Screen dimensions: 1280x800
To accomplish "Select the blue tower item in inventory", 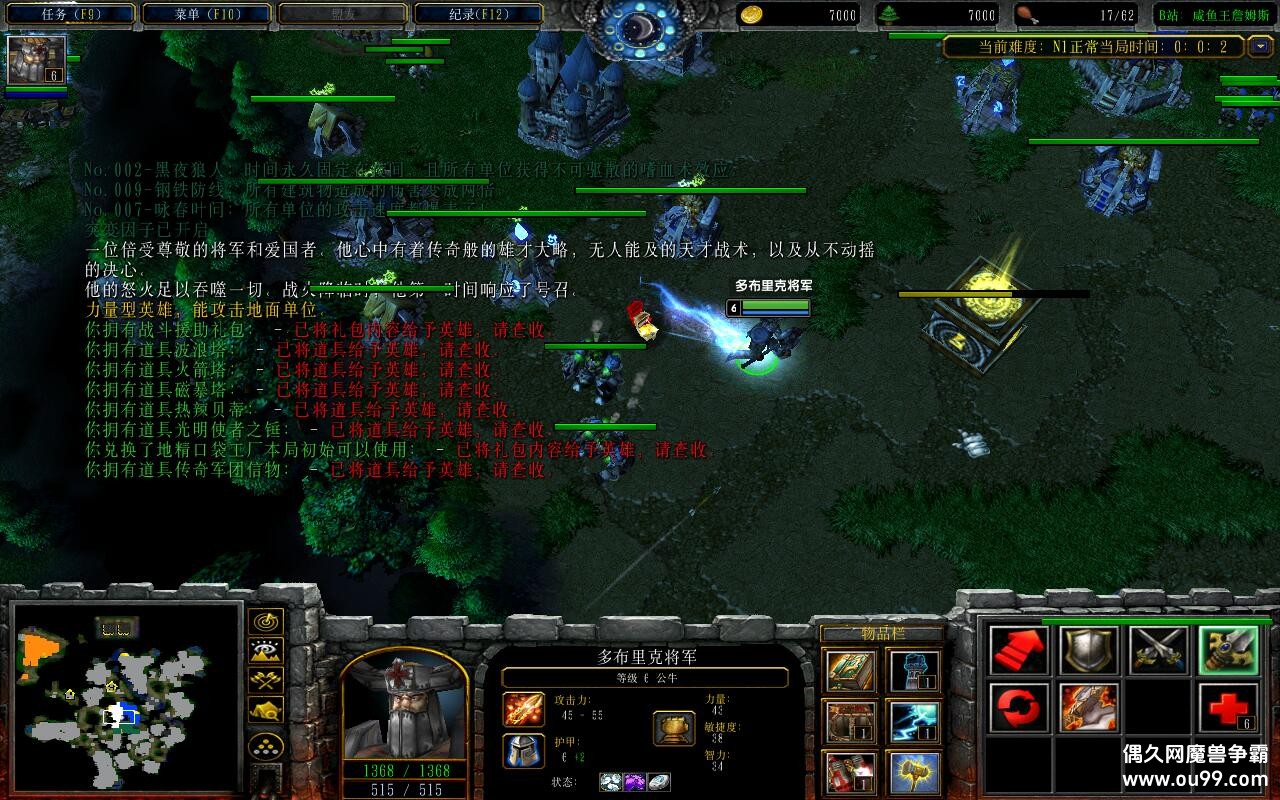I will coord(914,671).
